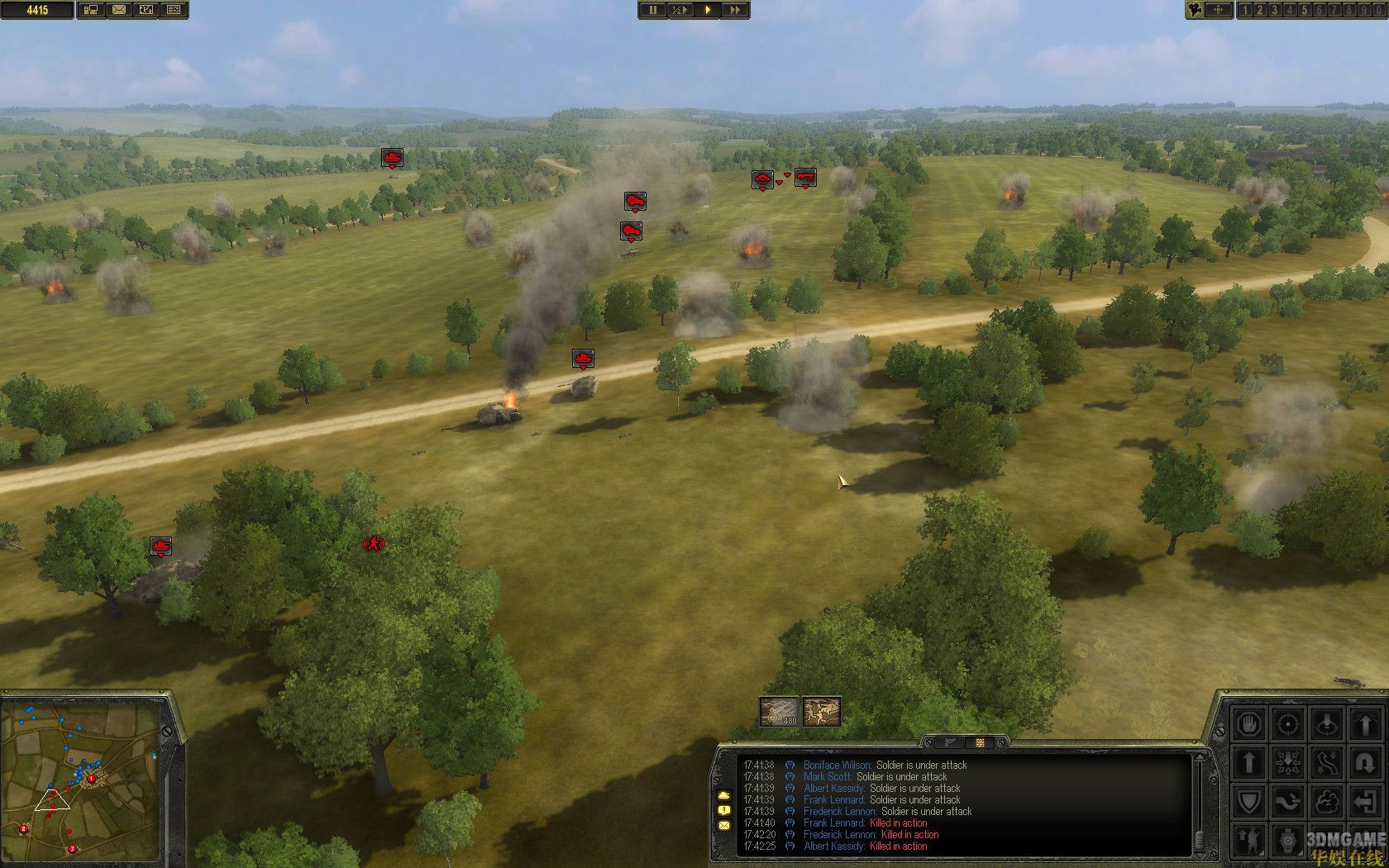The image size is (1389, 868).
Task: Select control group 5
Action: [x=1304, y=10]
